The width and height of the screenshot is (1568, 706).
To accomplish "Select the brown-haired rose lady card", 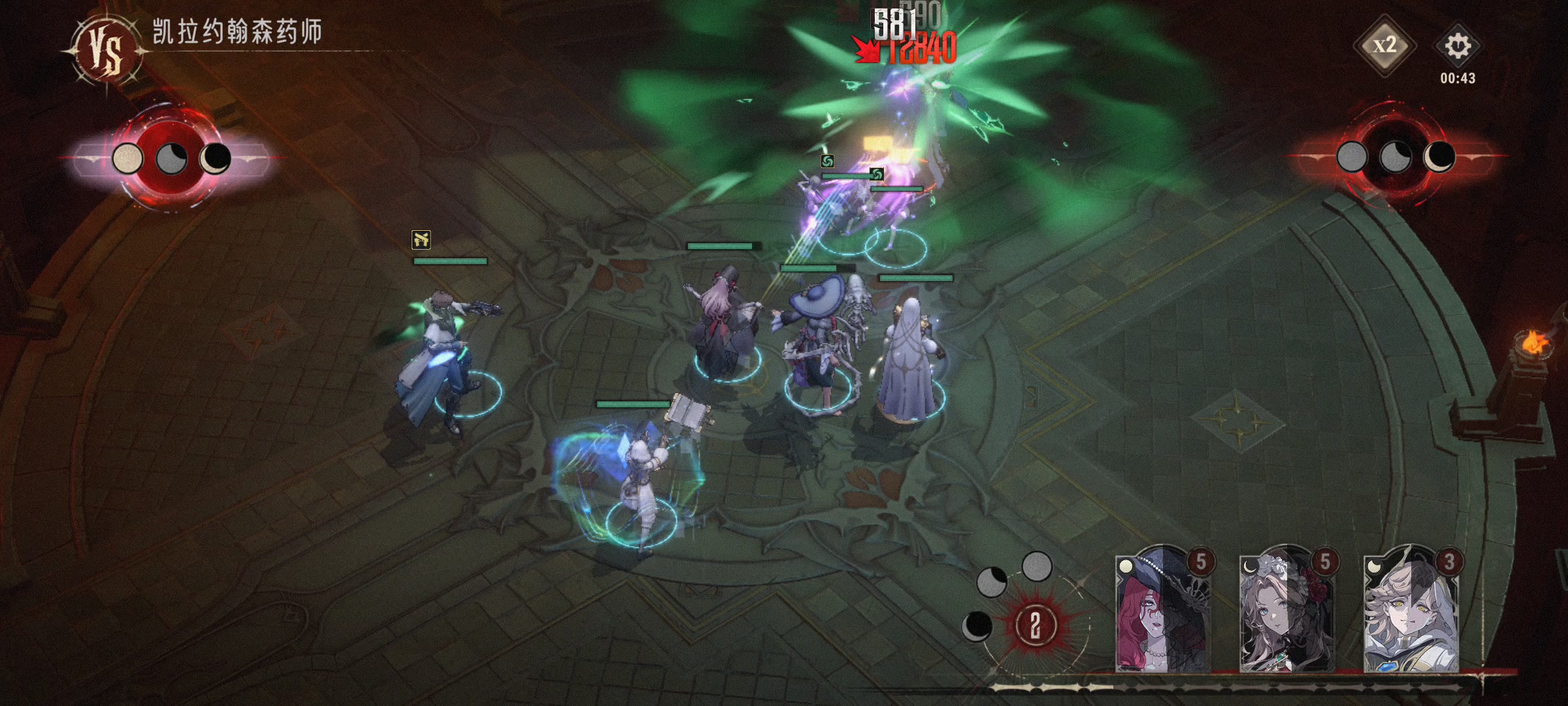I will tap(1287, 611).
